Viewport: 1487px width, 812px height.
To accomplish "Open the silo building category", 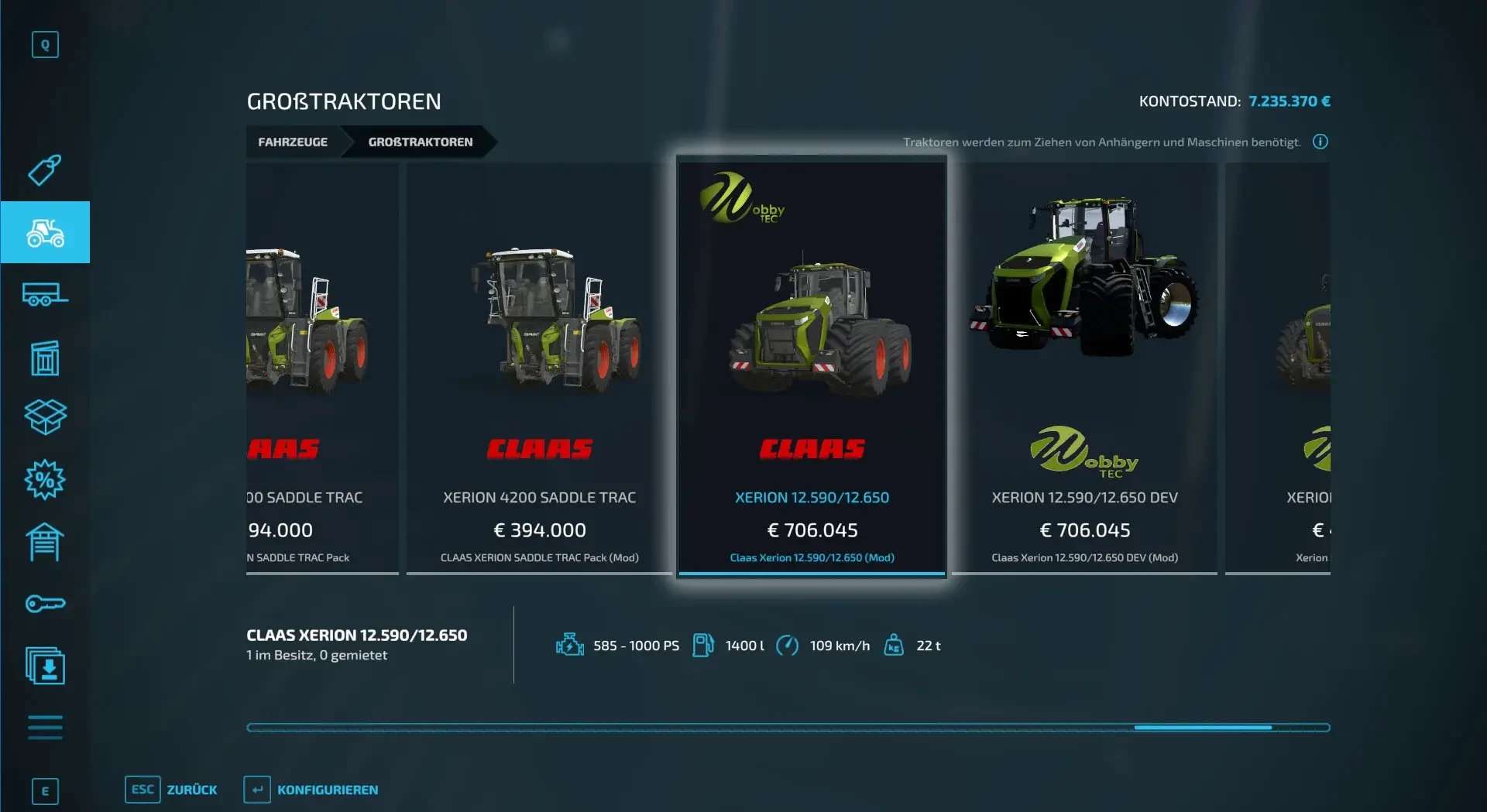I will [45, 358].
